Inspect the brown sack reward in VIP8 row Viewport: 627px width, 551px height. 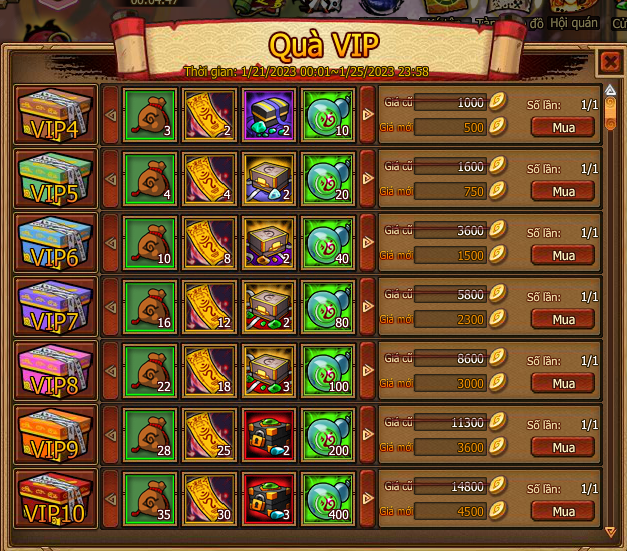(x=149, y=371)
